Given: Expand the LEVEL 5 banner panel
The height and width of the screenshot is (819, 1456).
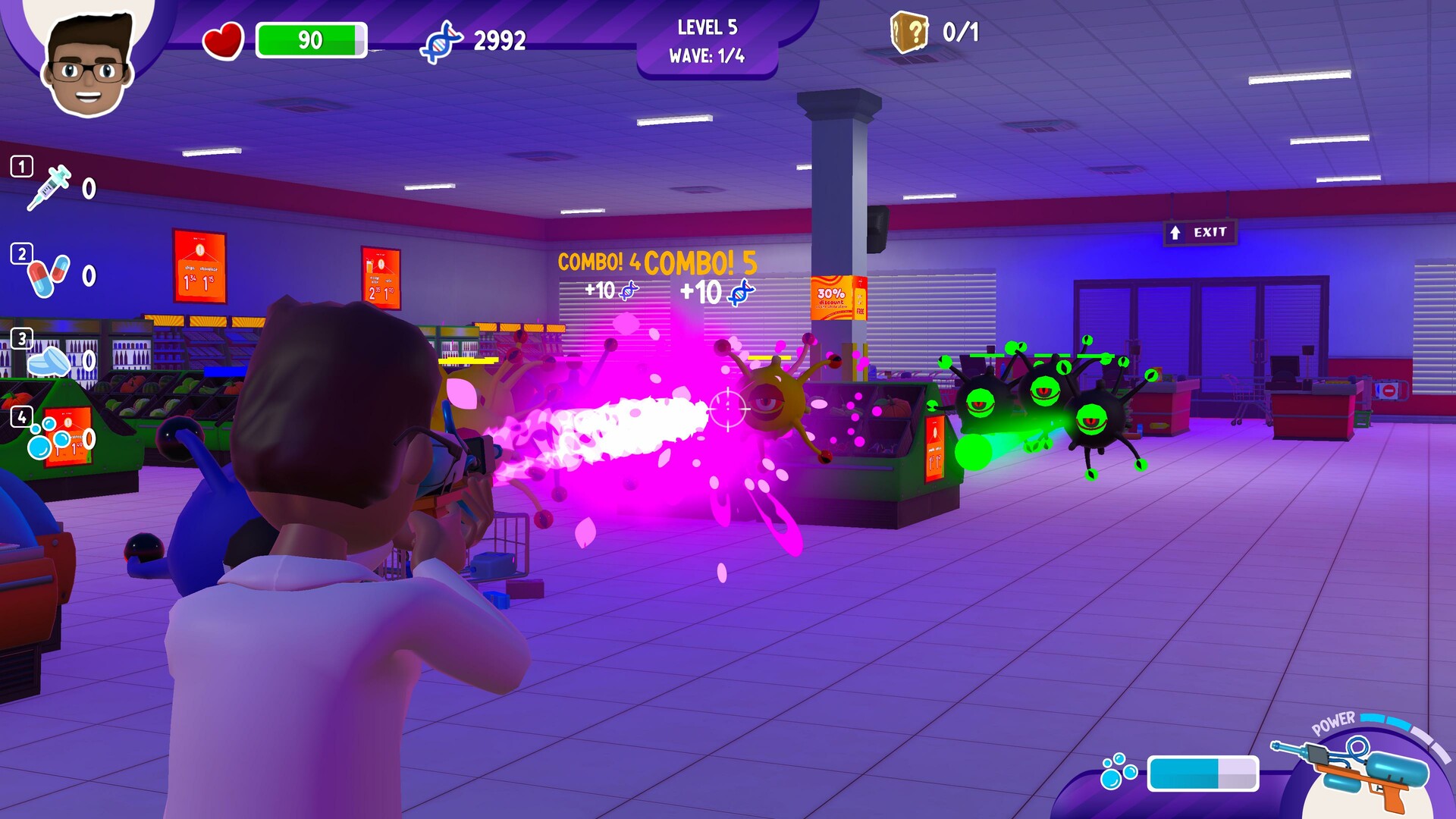Looking at the screenshot, I should (709, 27).
